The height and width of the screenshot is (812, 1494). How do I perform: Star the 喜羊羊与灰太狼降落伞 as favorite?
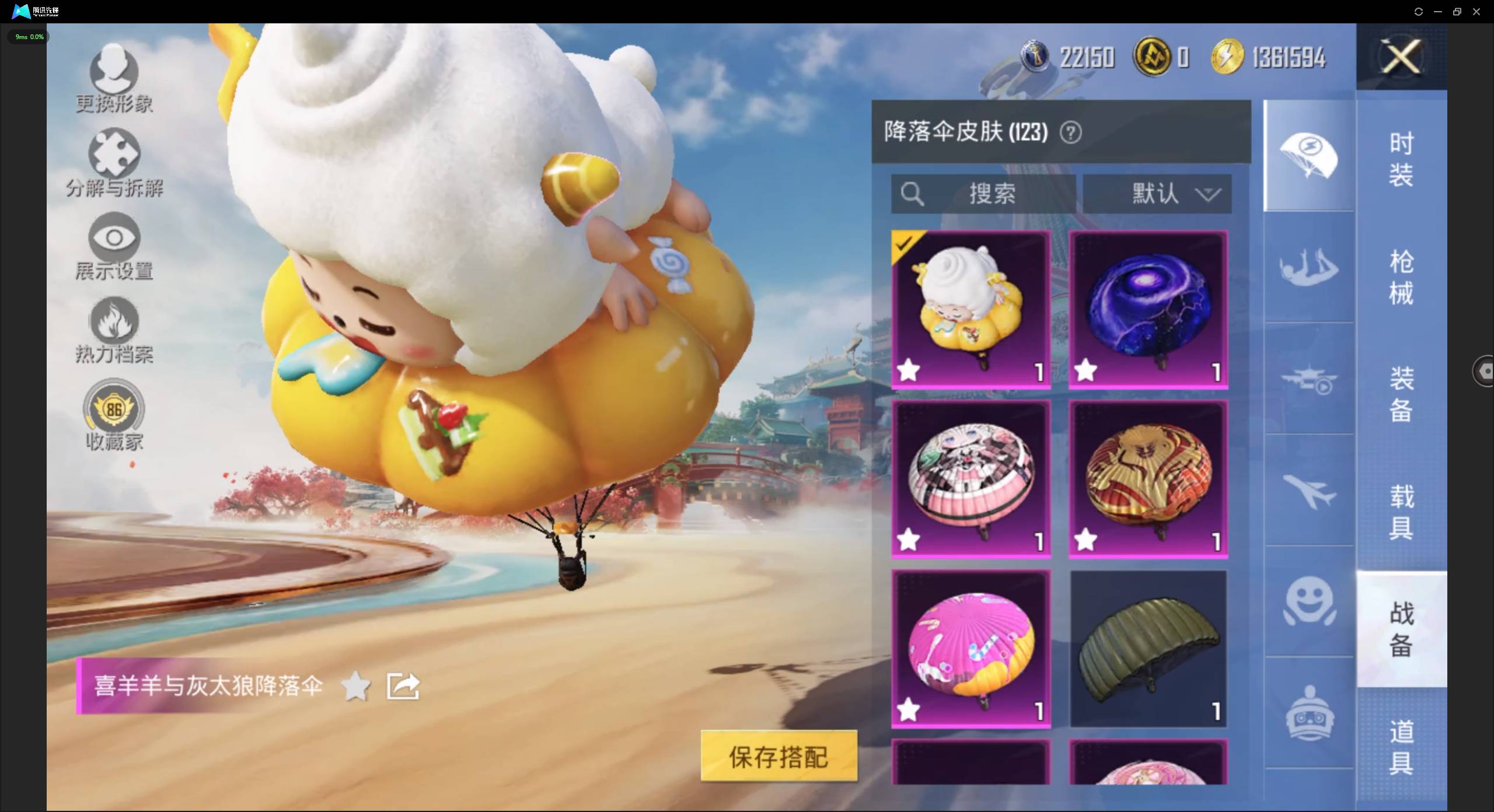pyautogui.click(x=357, y=686)
